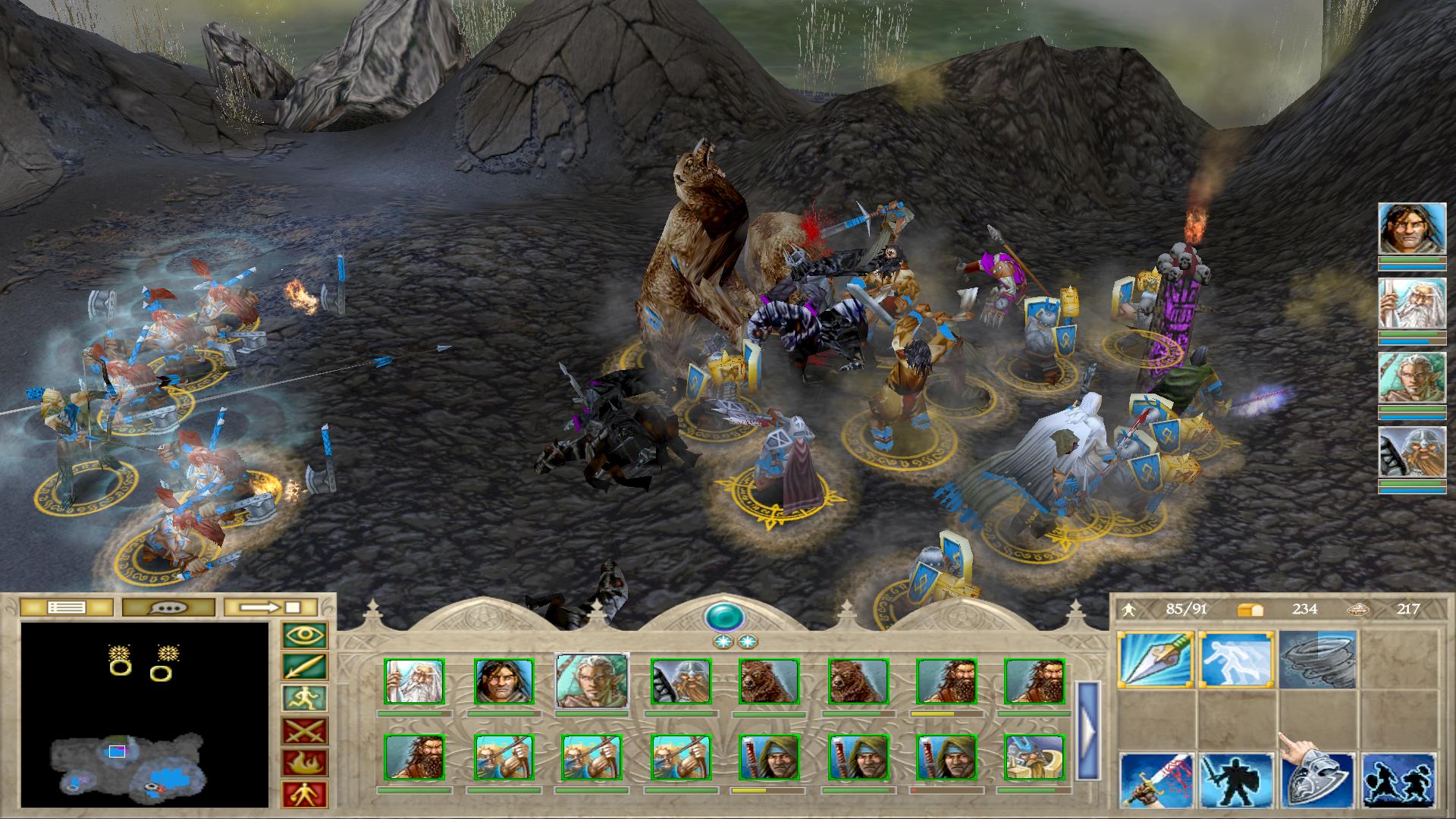Click the red standing figure stance button

(305, 794)
